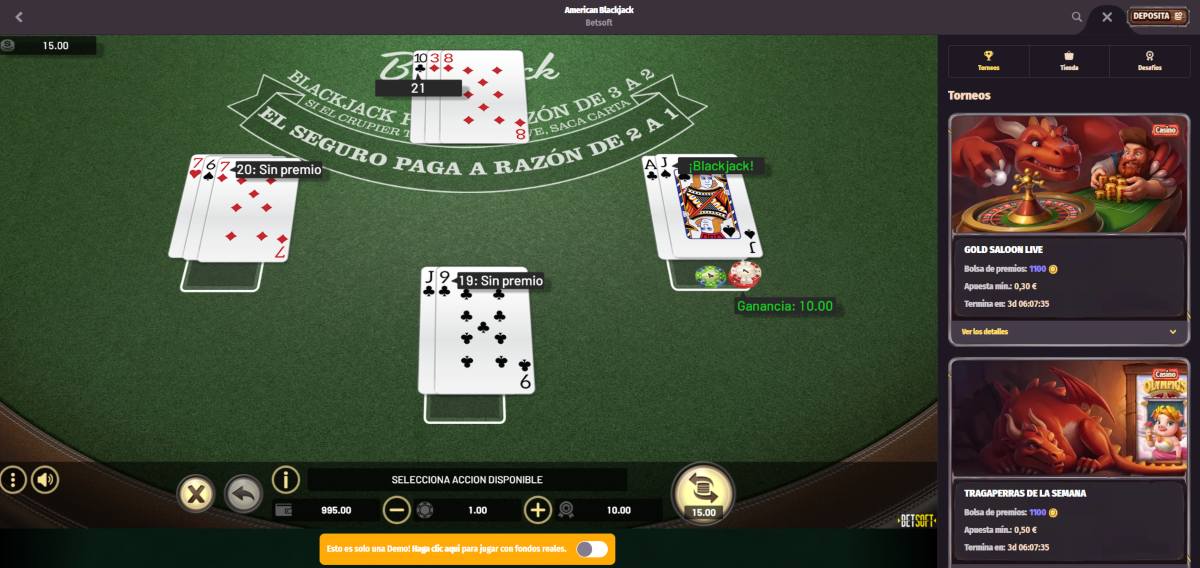1200x568 pixels.
Task: Open the Gold Saloon Live tournament image
Action: [x=1068, y=175]
